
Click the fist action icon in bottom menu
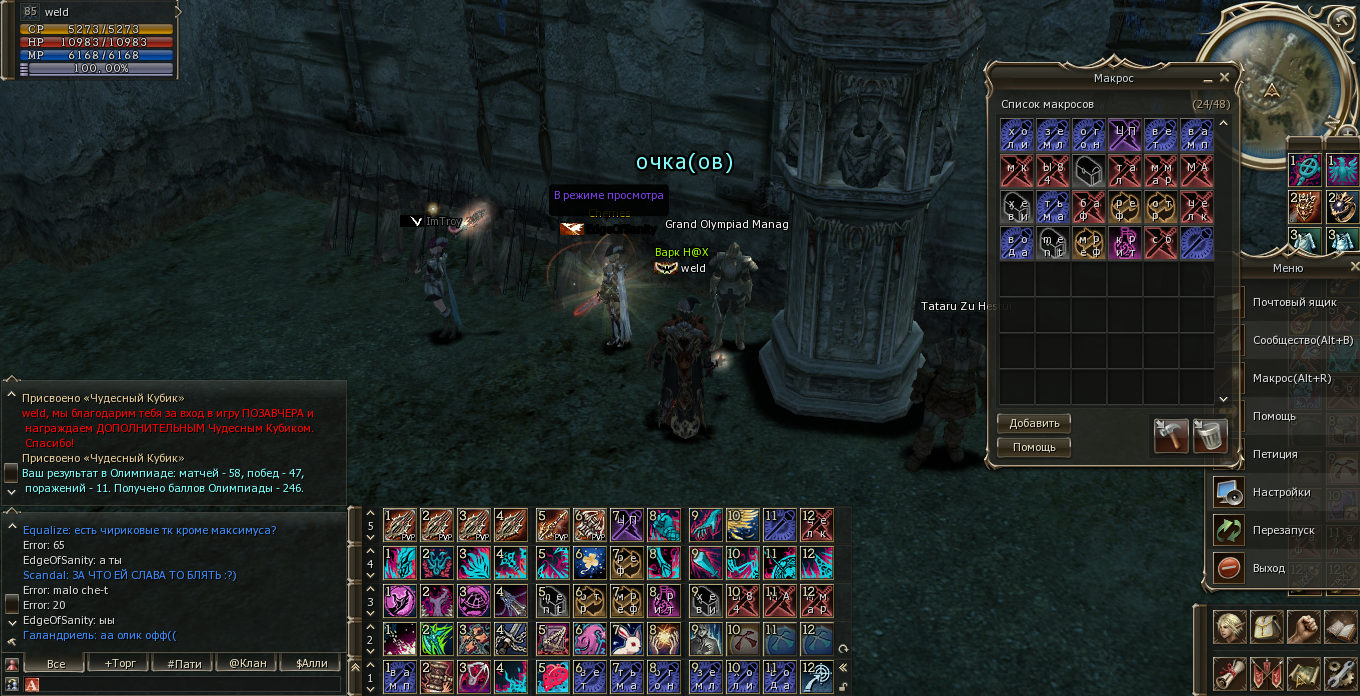(x=1304, y=627)
